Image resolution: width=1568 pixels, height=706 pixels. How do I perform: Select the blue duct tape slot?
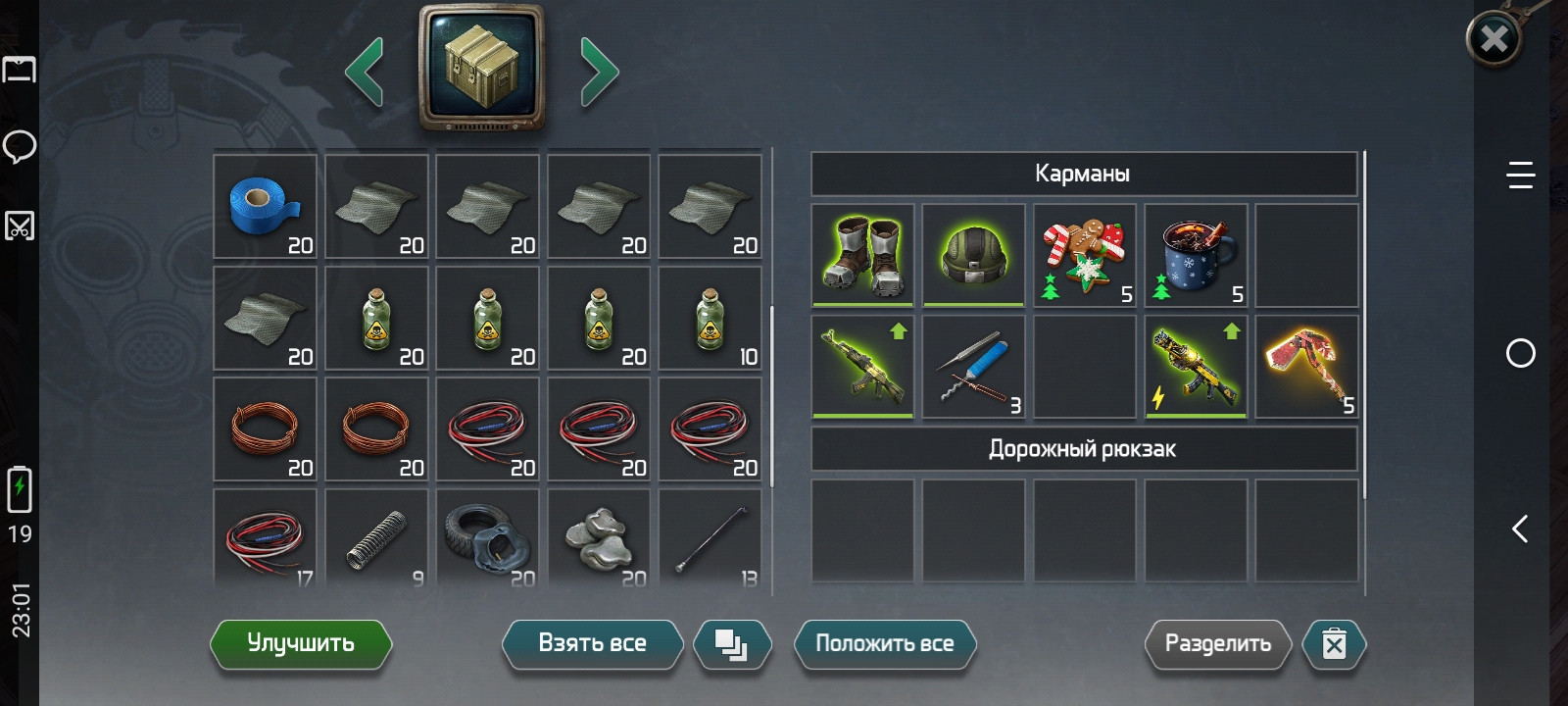pyautogui.click(x=266, y=207)
